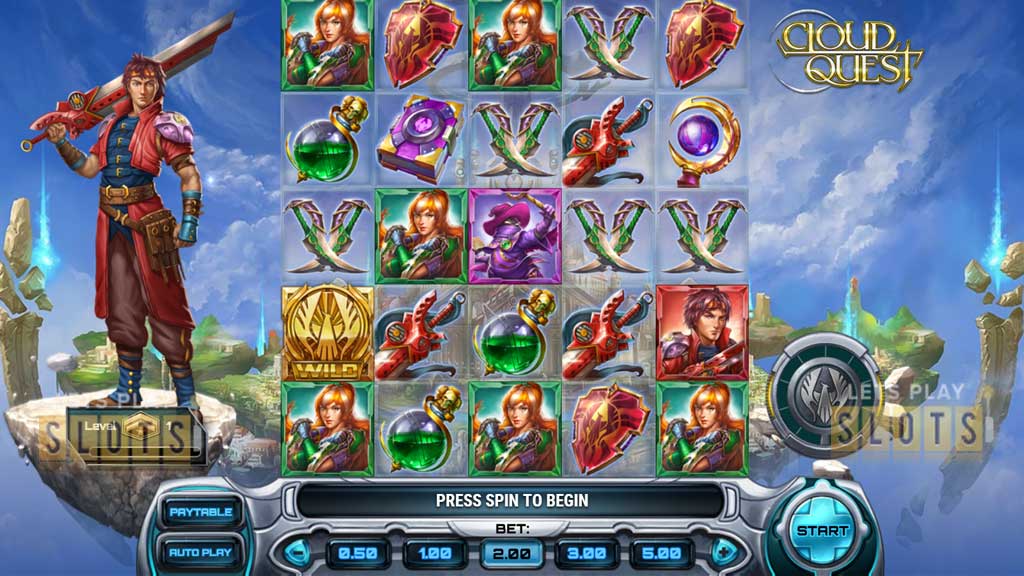This screenshot has width=1024, height=576.
Task: Set the bet to 0.50
Action: pyautogui.click(x=357, y=553)
